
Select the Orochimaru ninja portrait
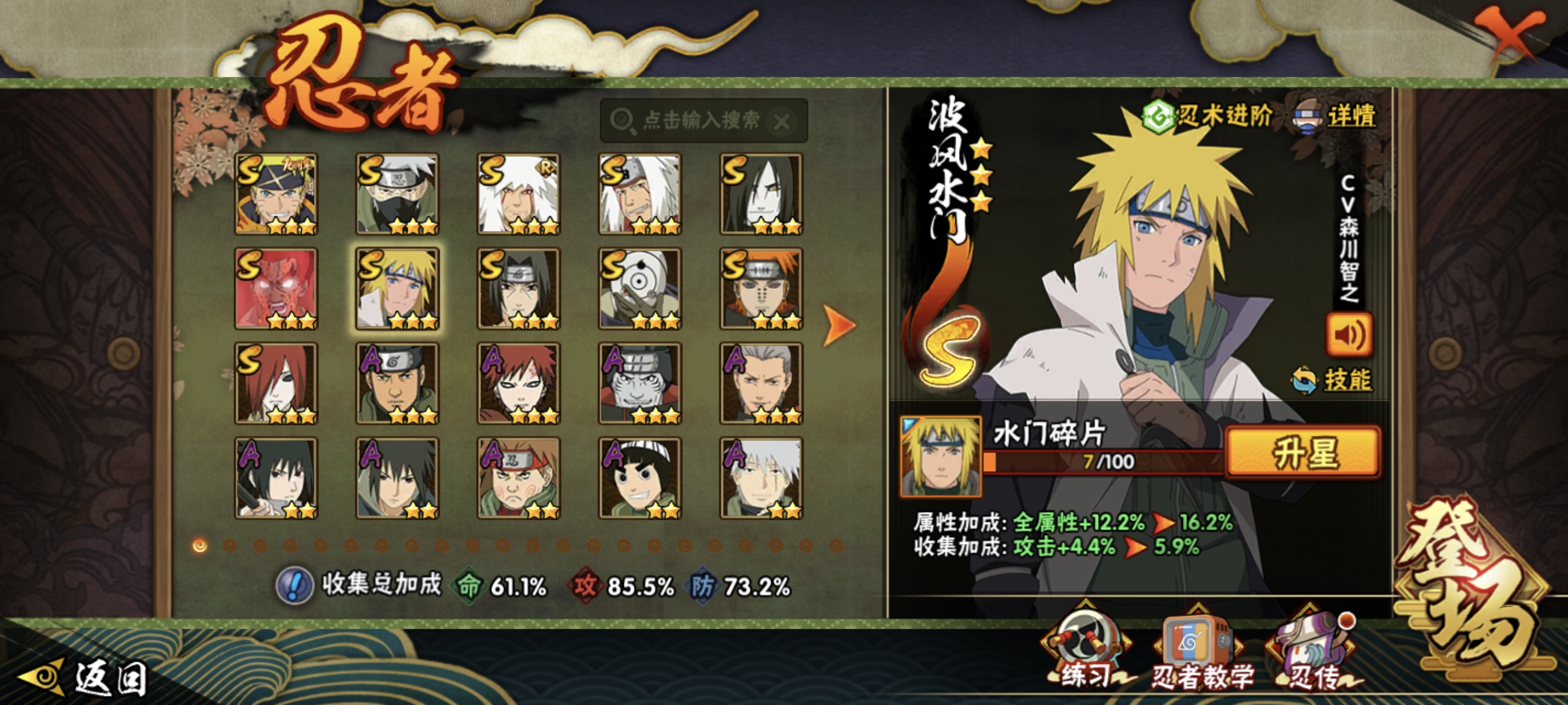(761, 194)
